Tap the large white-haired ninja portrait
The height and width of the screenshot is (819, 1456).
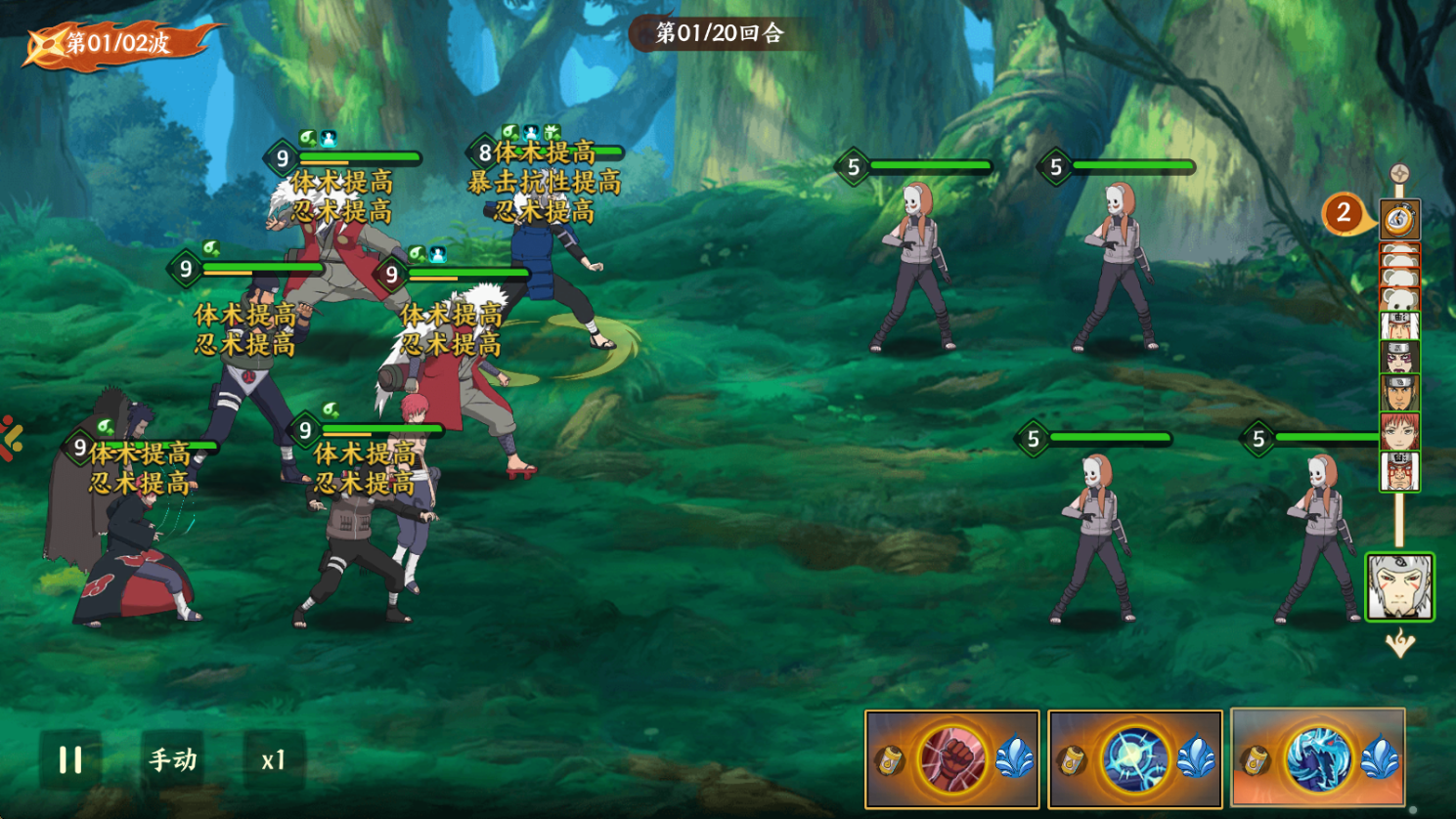tap(1399, 586)
